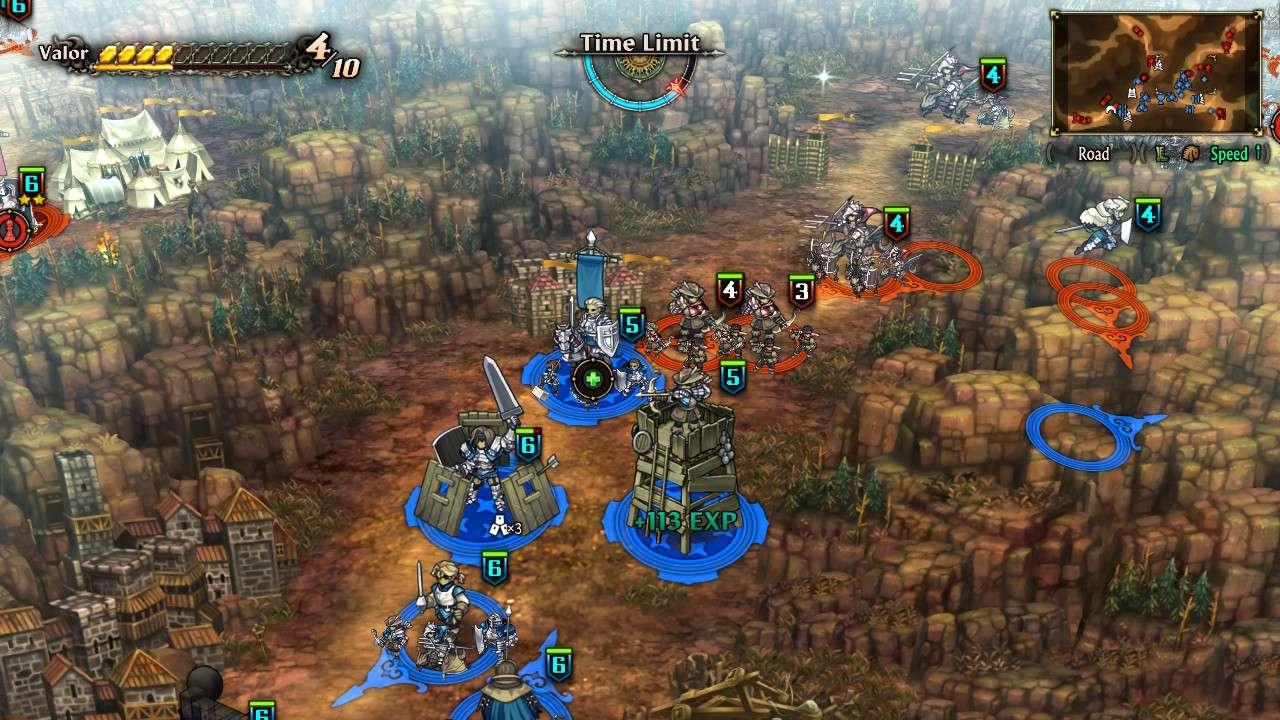Screen dimensions: 1280x720
Task: Click the boot movement icon near the Road label
Action: pyautogui.click(x=1164, y=155)
